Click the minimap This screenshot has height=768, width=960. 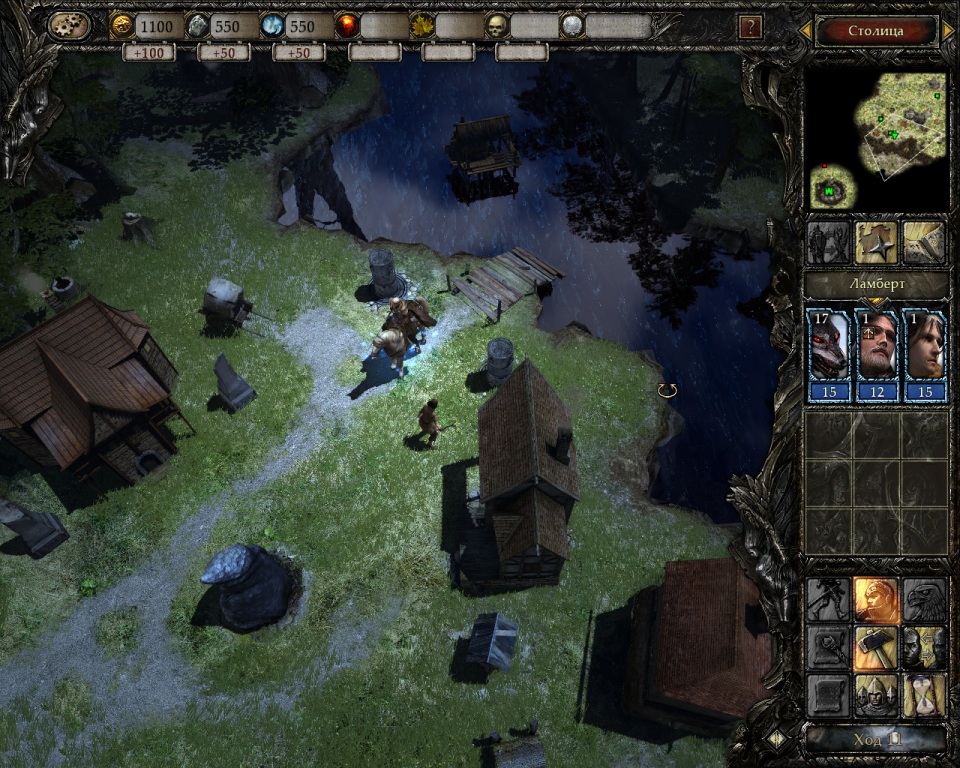tap(877, 140)
